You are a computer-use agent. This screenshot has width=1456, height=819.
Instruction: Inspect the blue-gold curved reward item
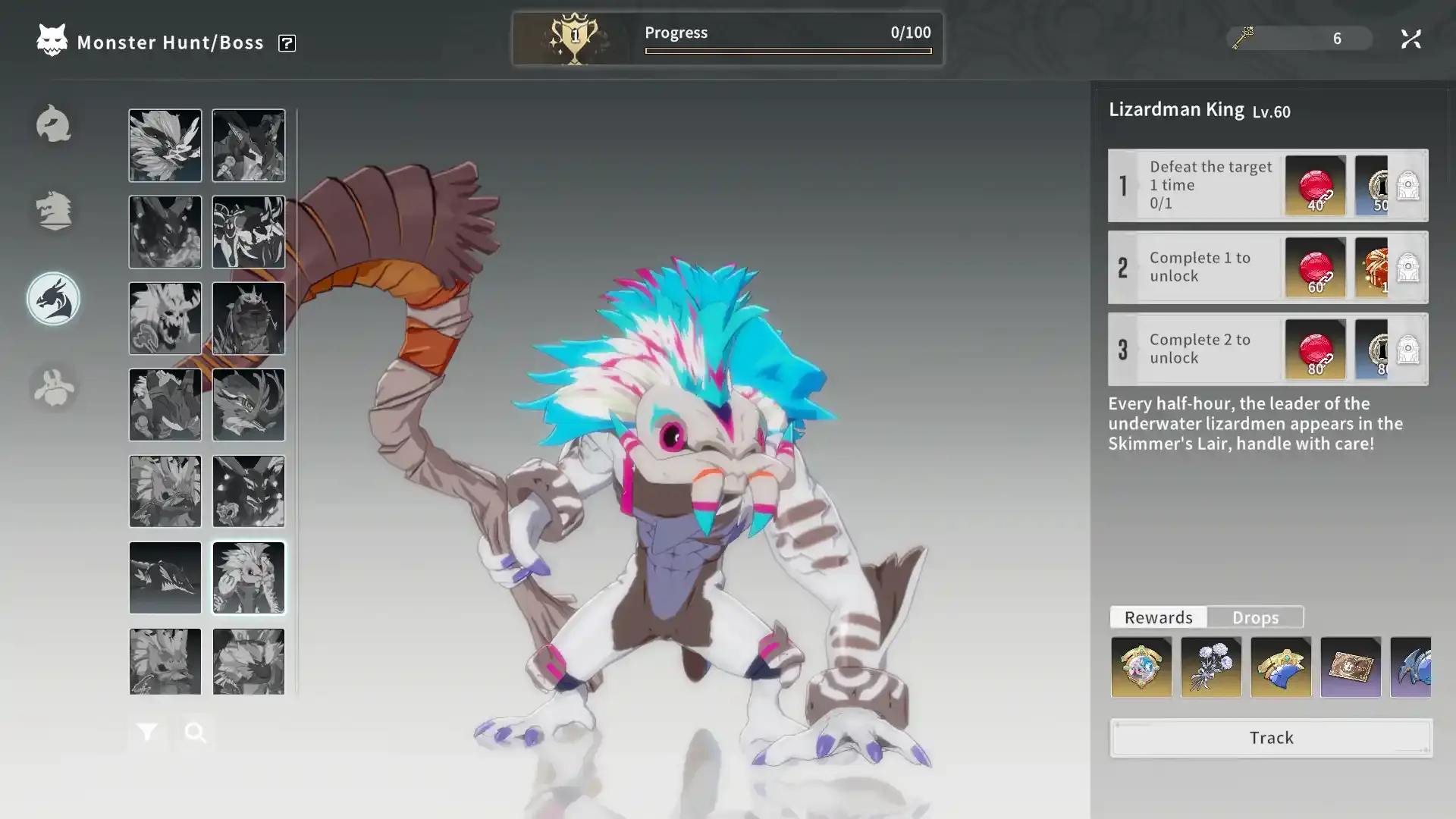point(1281,667)
